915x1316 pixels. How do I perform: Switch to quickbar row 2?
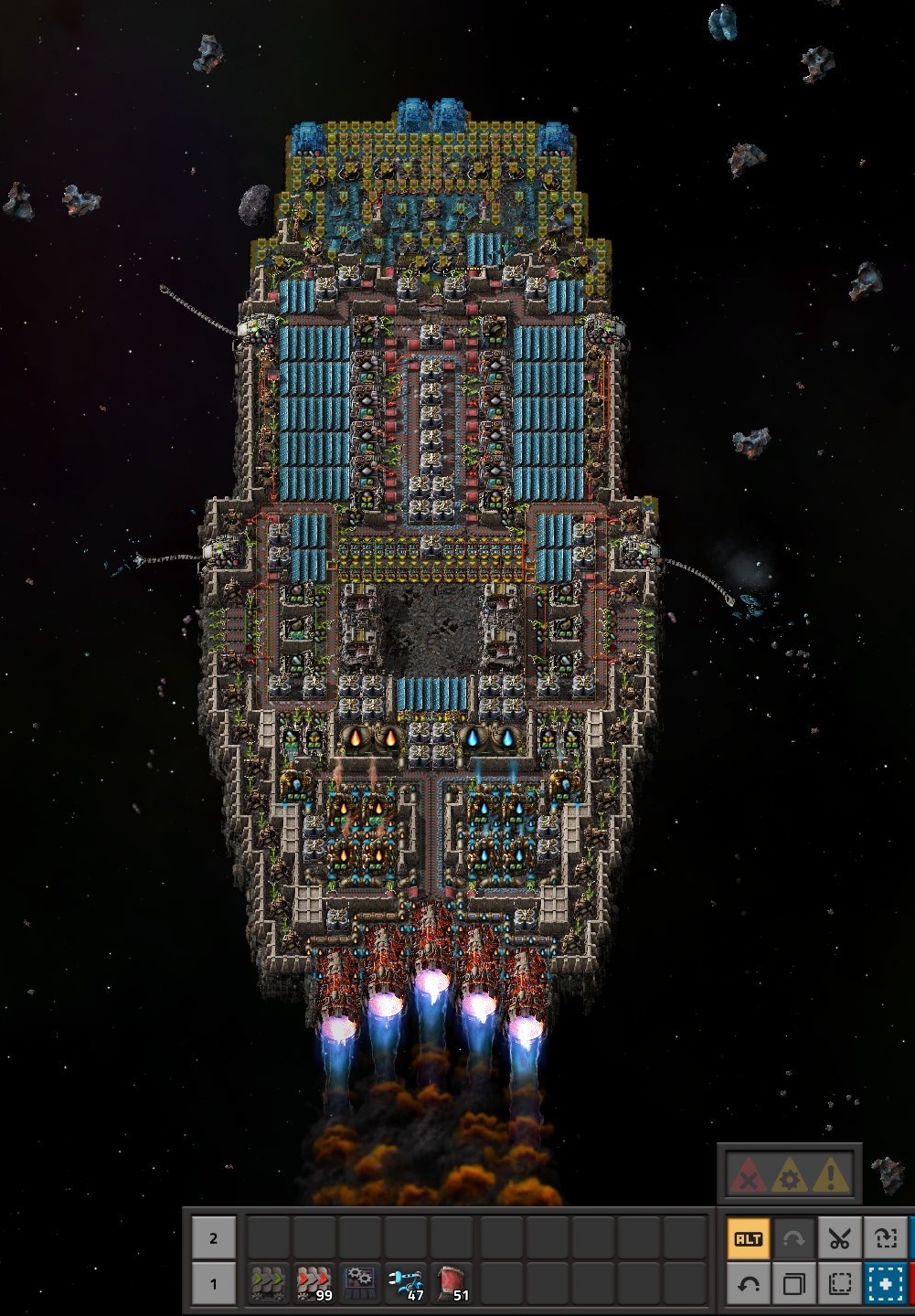point(214,1238)
